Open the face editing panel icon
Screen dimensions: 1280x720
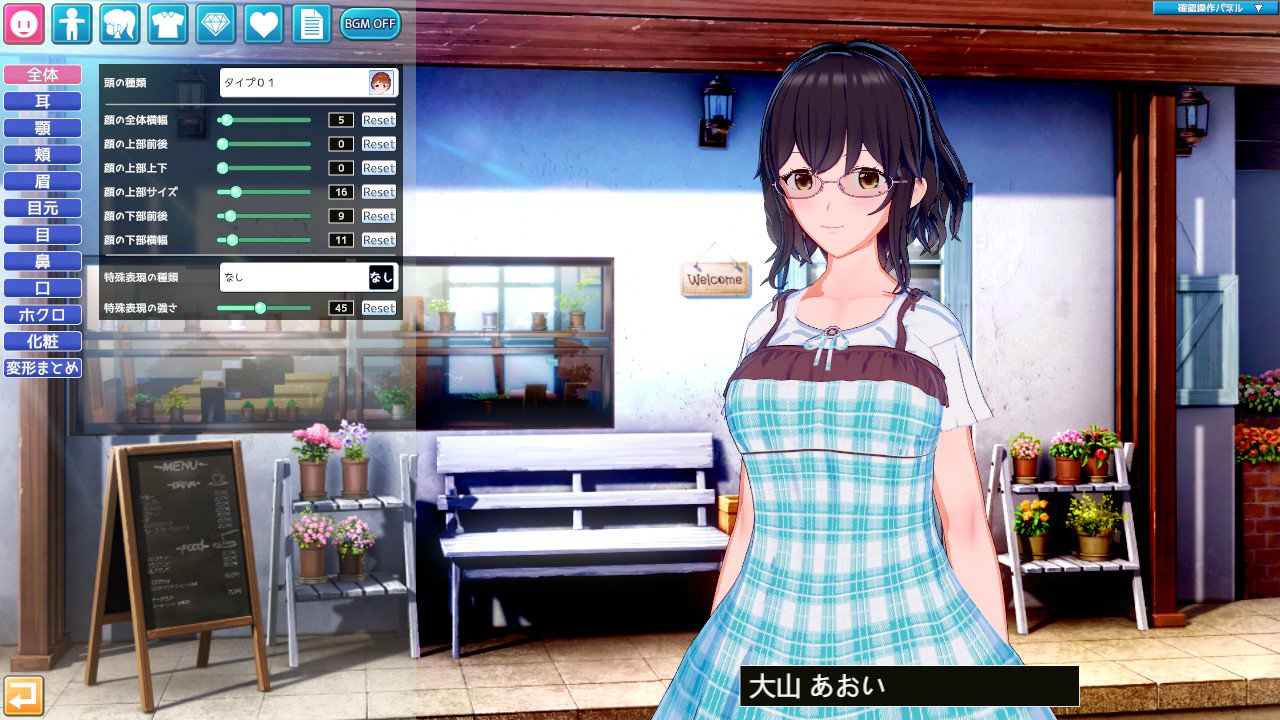pos(23,22)
